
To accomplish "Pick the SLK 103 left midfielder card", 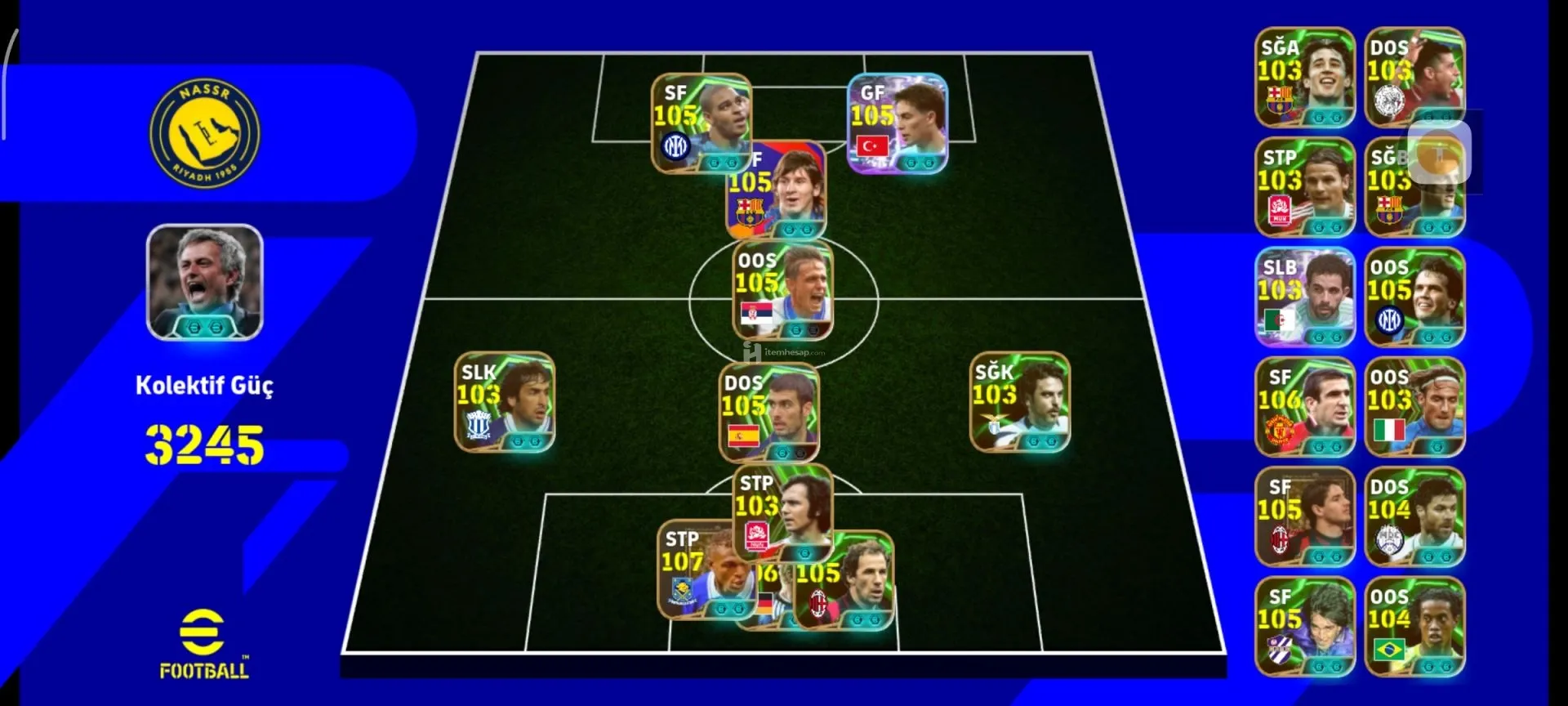I will [x=504, y=402].
